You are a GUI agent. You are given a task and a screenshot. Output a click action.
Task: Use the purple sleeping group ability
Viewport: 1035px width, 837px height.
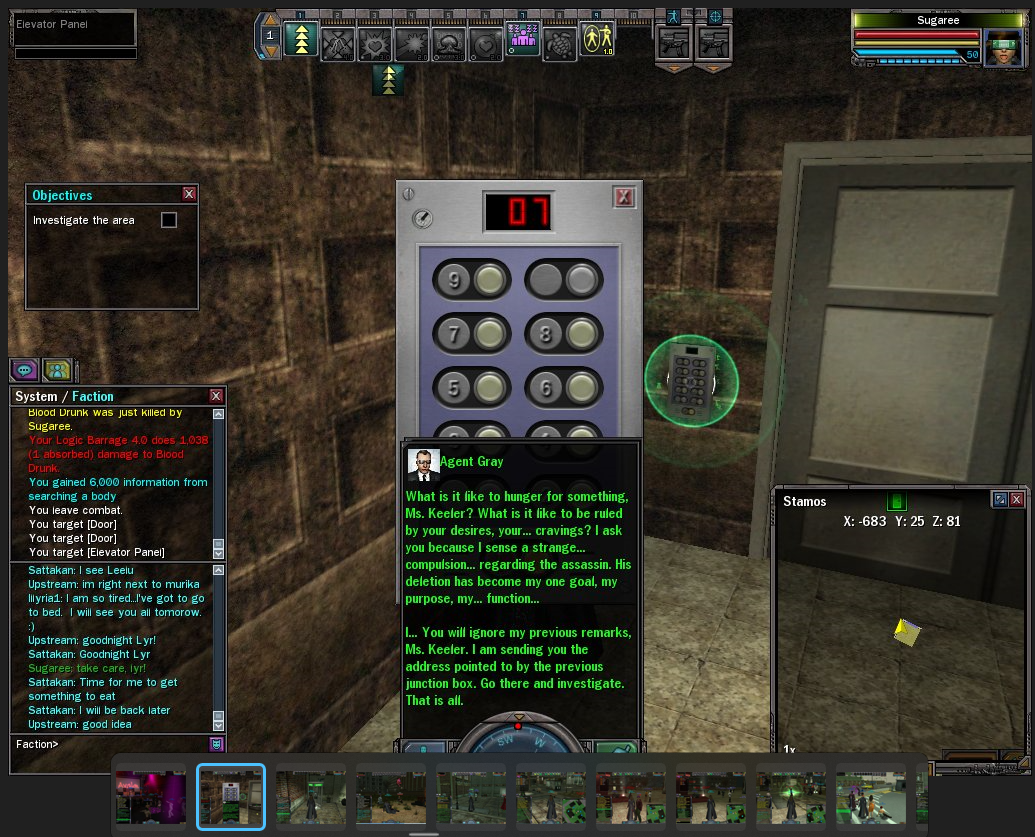pyautogui.click(x=522, y=40)
